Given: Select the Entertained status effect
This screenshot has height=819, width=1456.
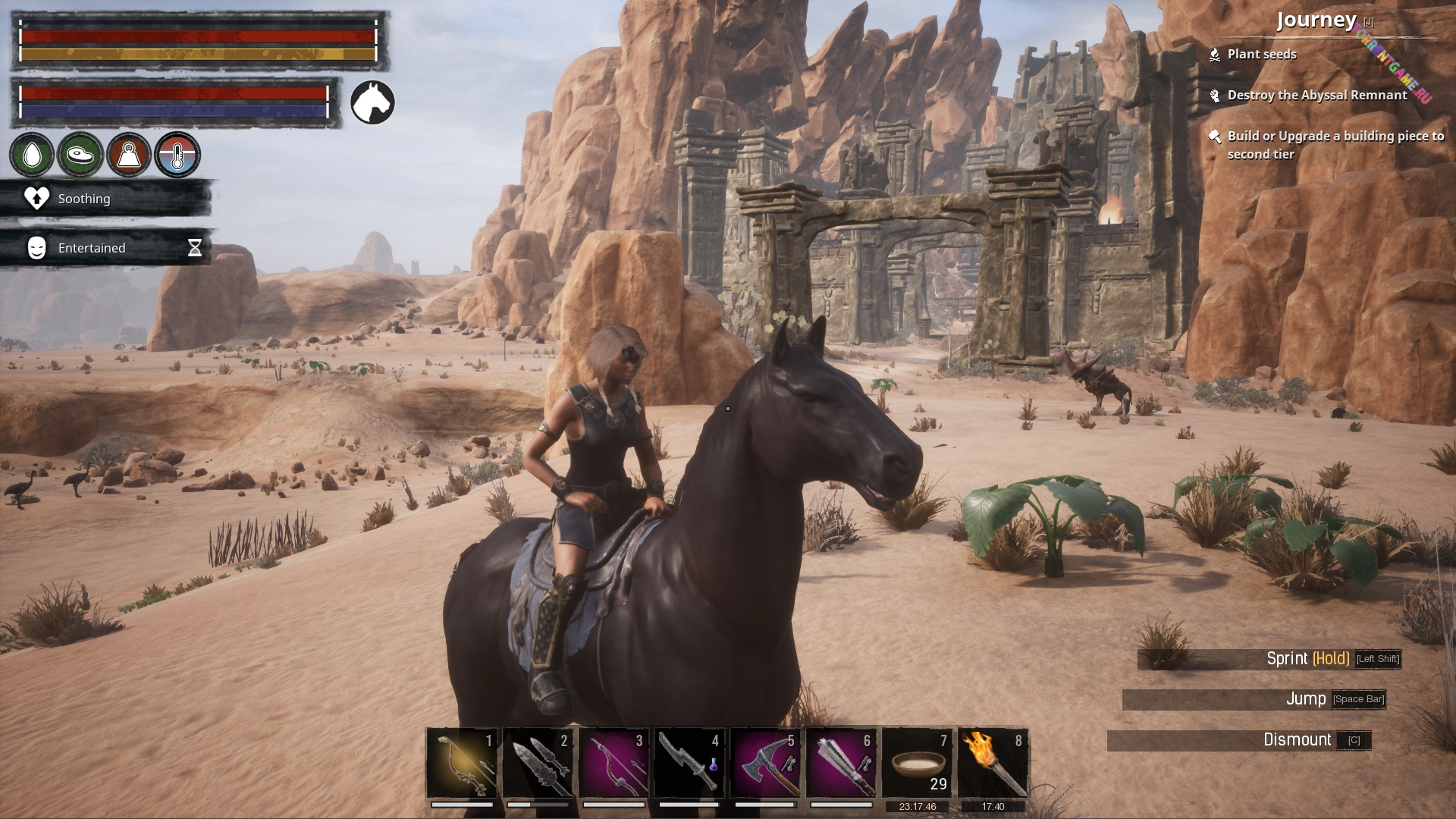Looking at the screenshot, I should 91,248.
